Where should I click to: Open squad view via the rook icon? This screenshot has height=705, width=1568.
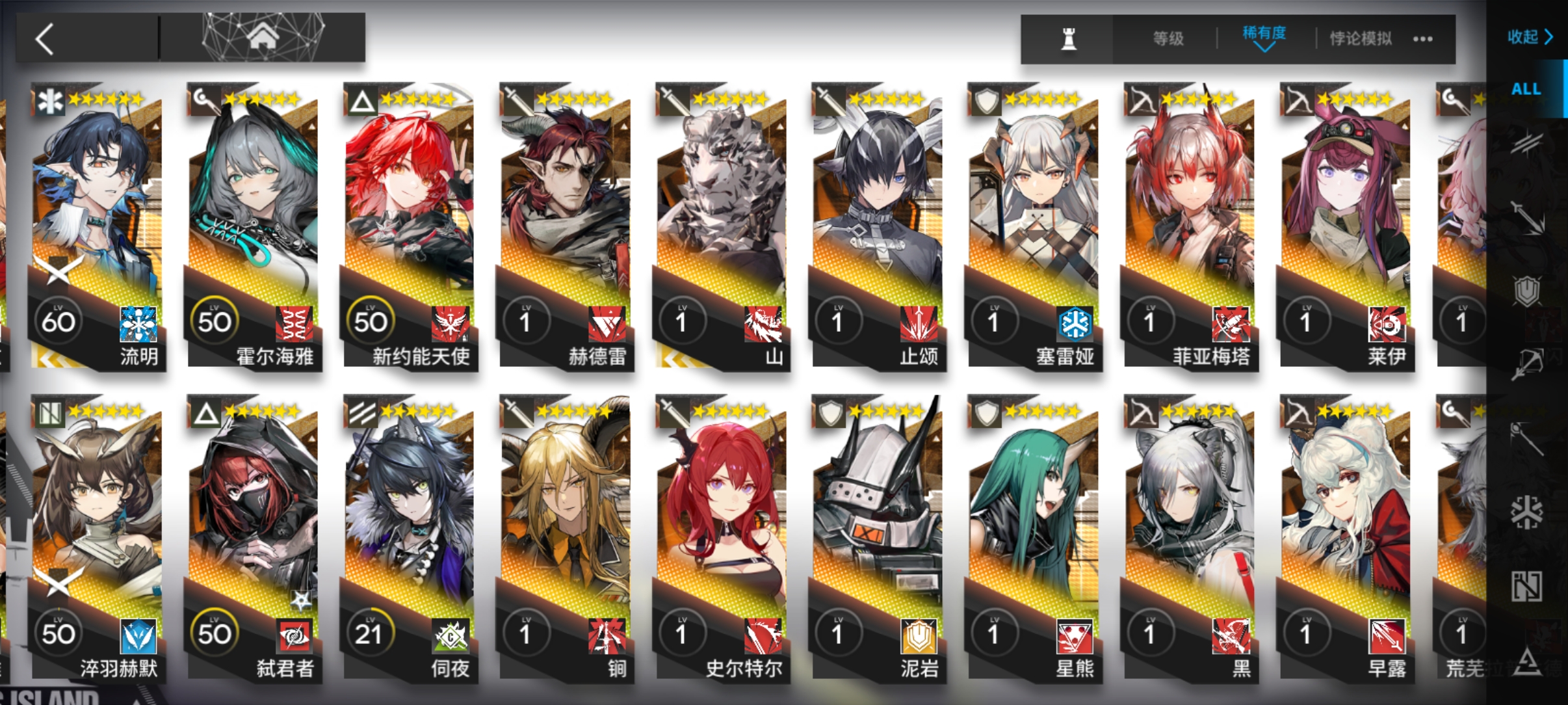(x=1069, y=38)
